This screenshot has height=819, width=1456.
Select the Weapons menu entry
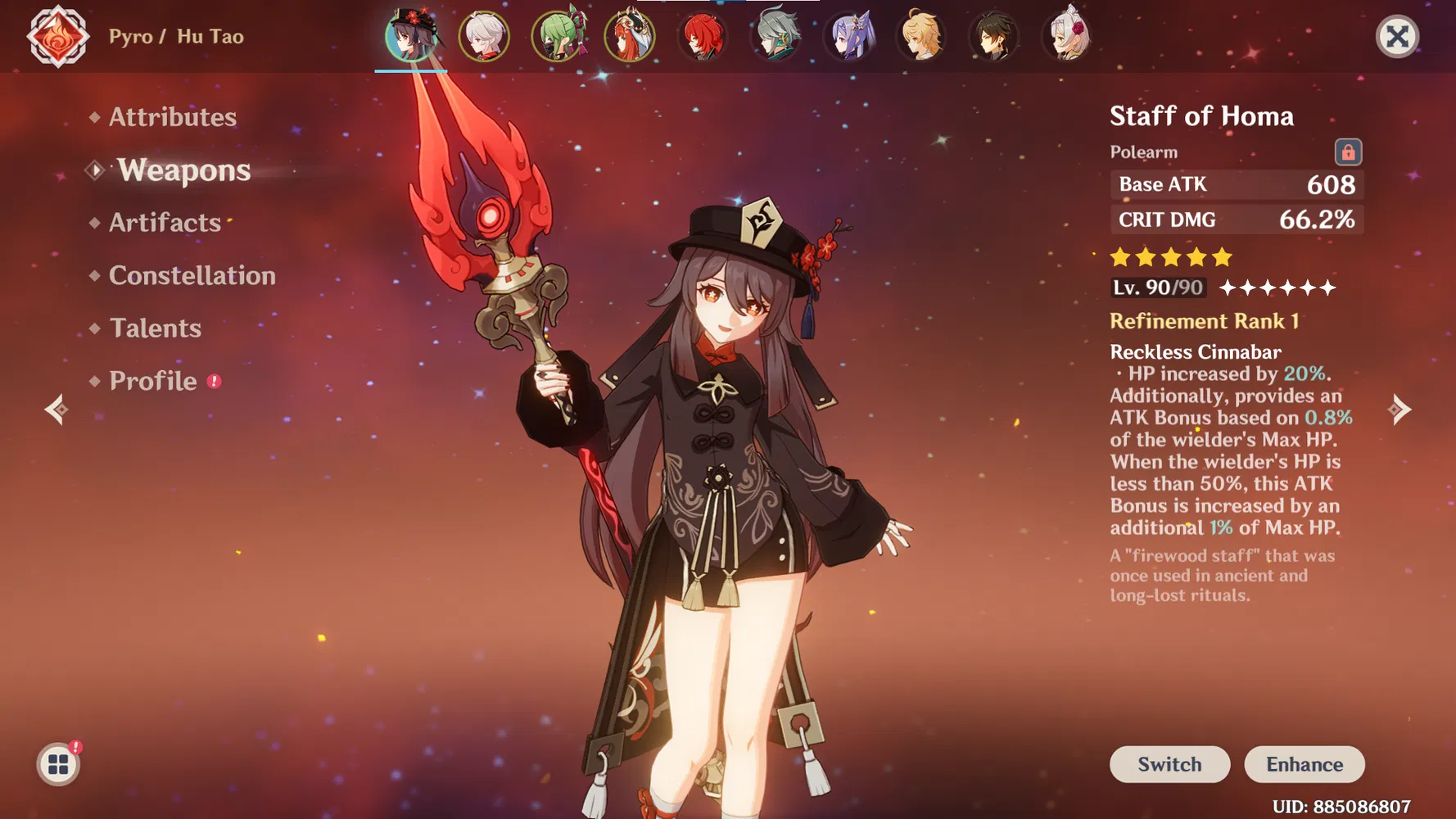(x=183, y=170)
